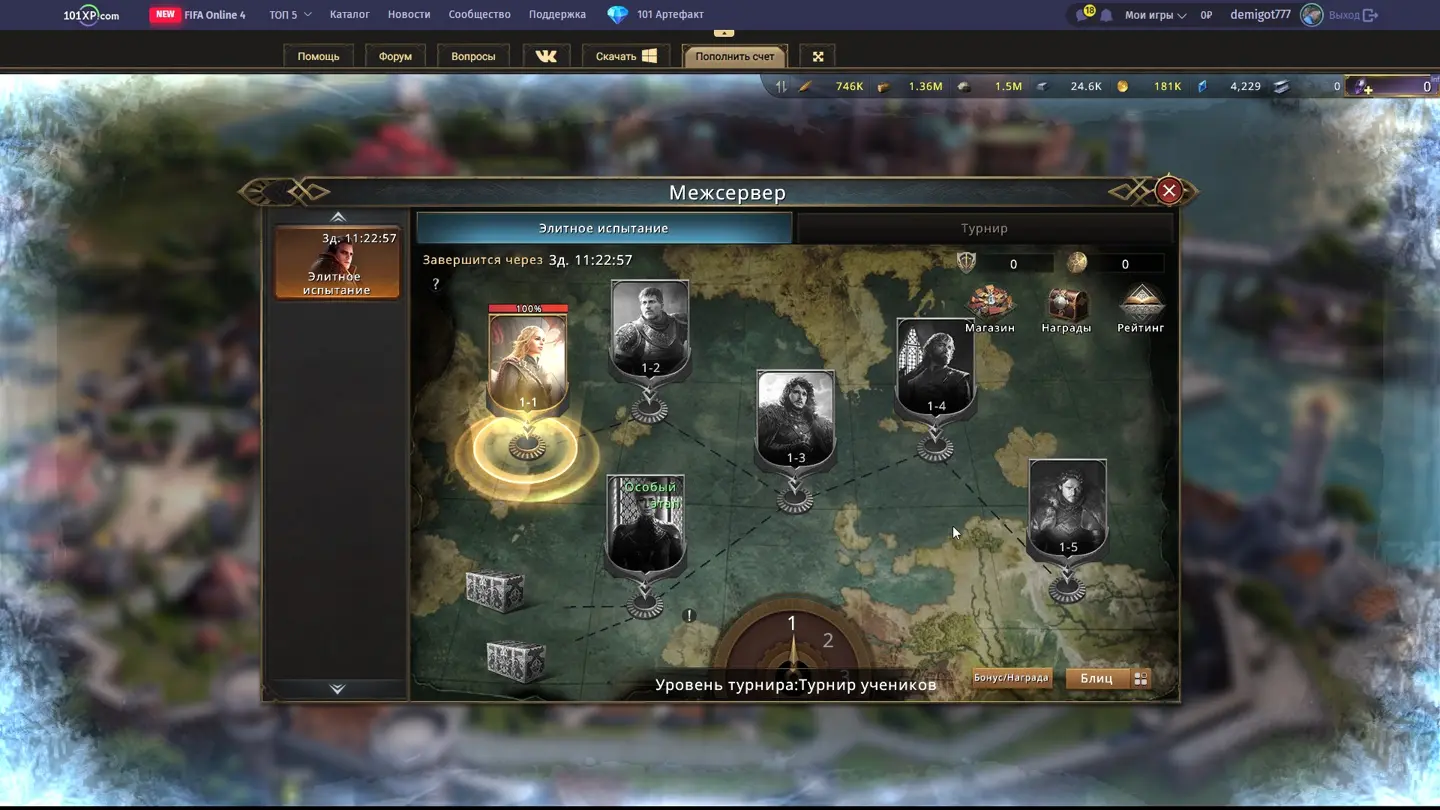The width and height of the screenshot is (1440, 810).
Task: Open the question mark help
Action: coord(435,285)
